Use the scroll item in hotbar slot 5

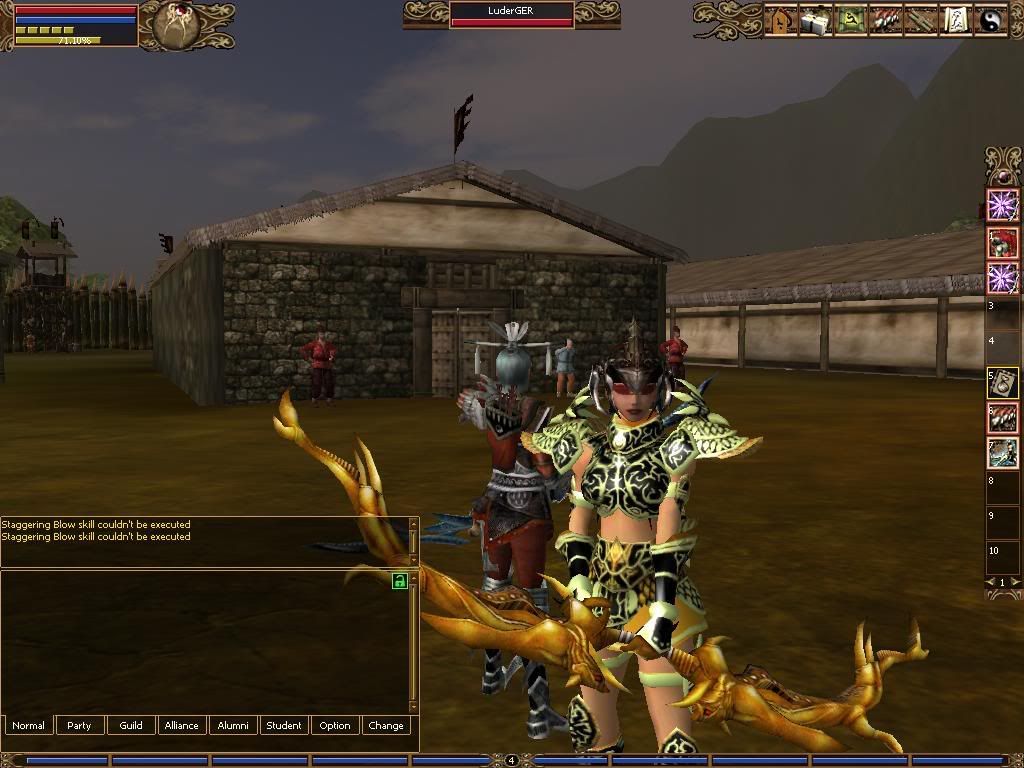pos(1002,383)
